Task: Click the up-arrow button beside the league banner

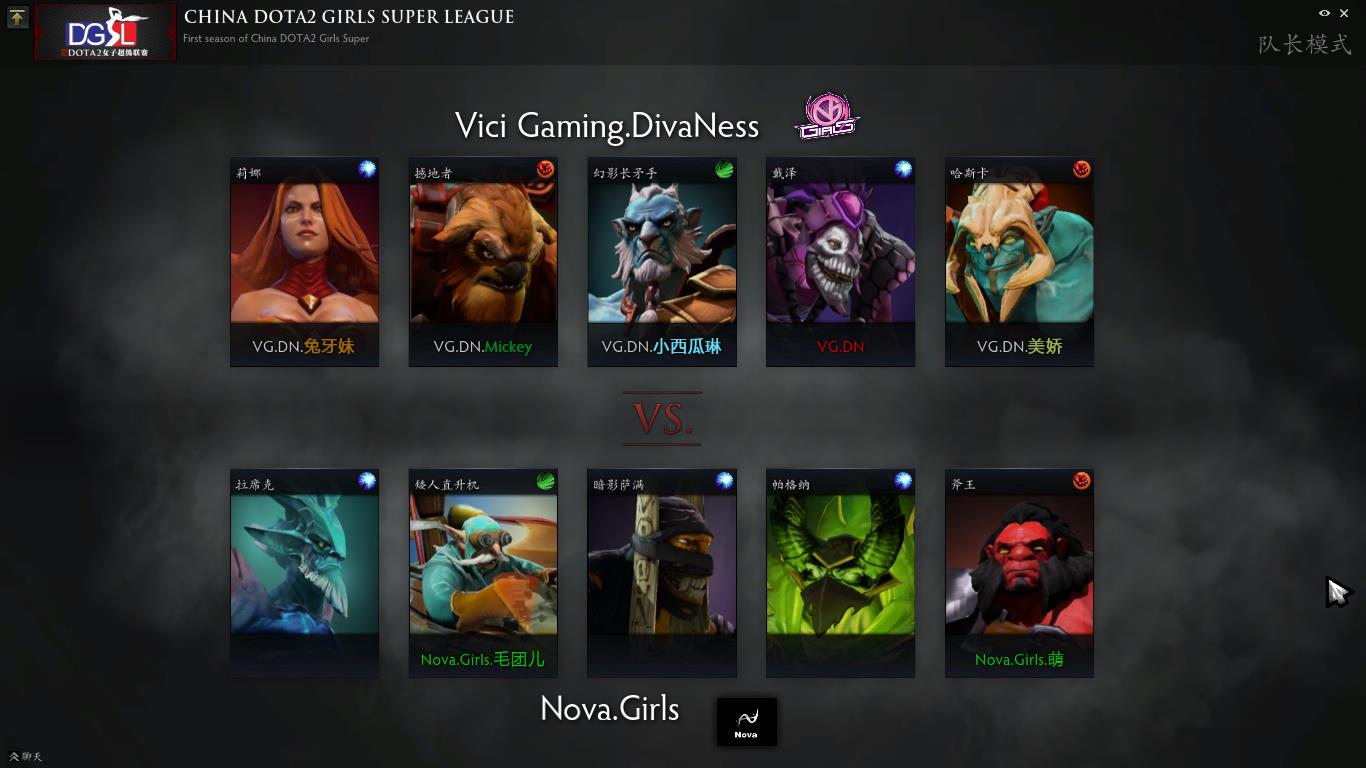Action: 17,17
